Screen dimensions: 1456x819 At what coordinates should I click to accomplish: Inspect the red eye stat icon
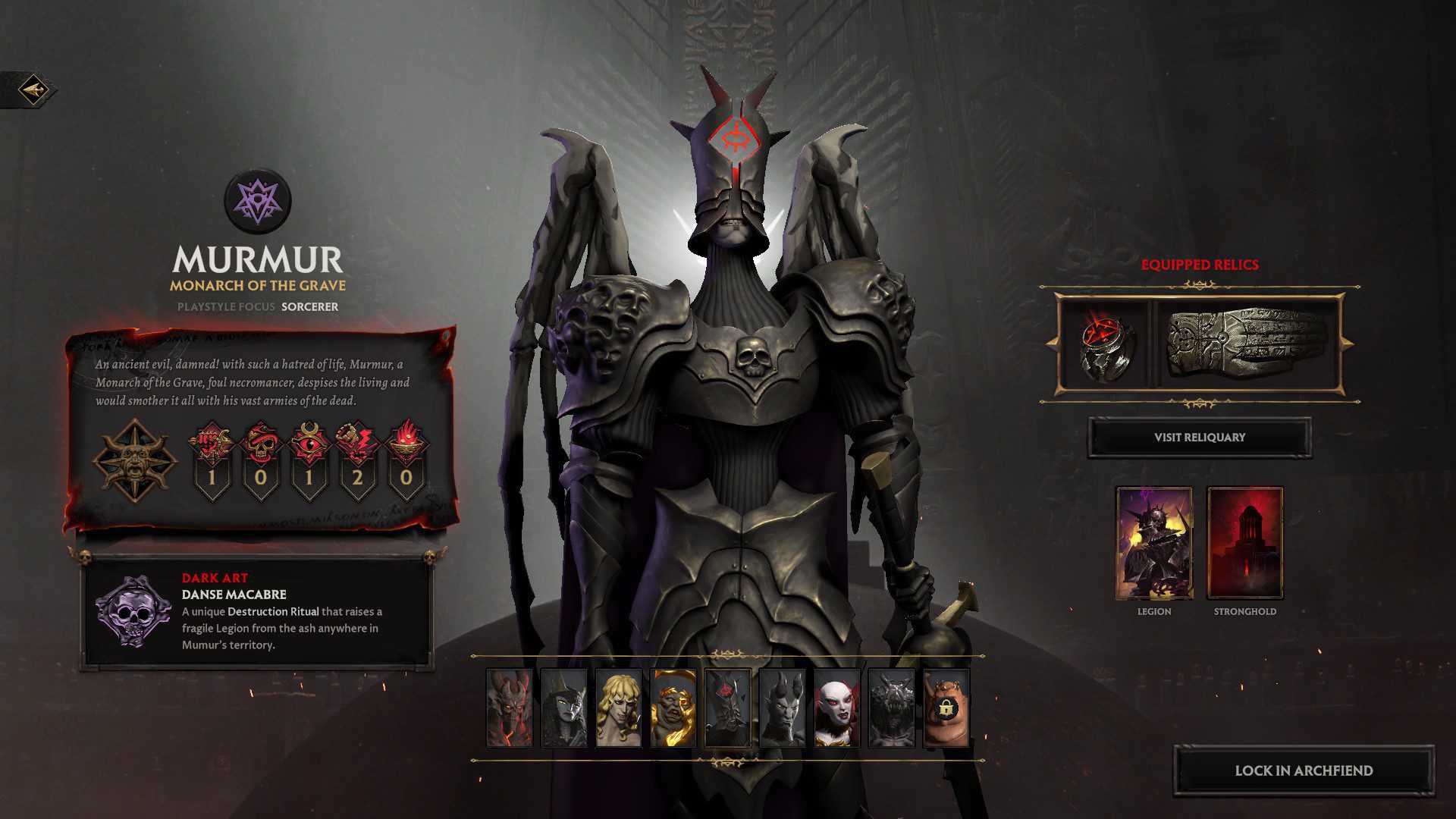pyautogui.click(x=309, y=444)
